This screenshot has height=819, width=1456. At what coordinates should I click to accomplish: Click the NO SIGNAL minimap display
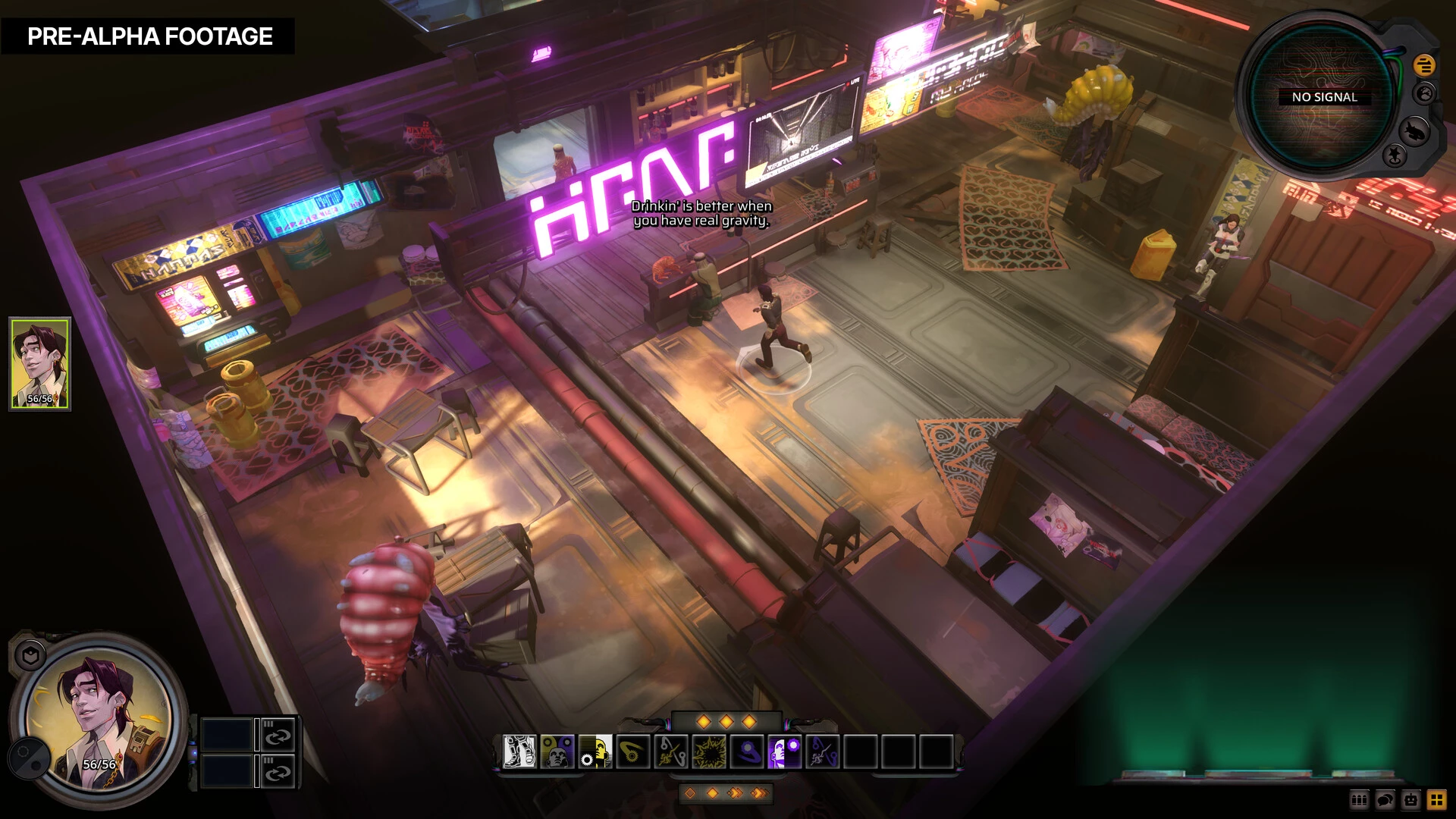[1324, 97]
